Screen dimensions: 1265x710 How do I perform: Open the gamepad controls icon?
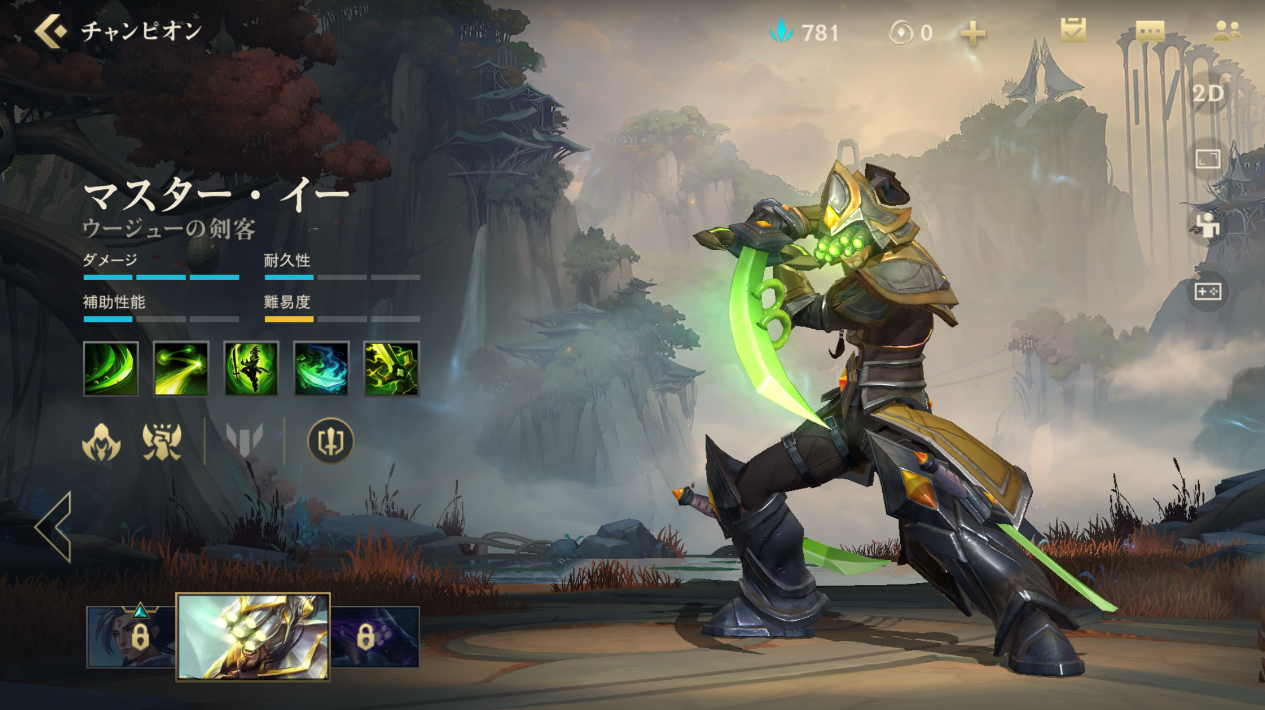[x=1208, y=291]
